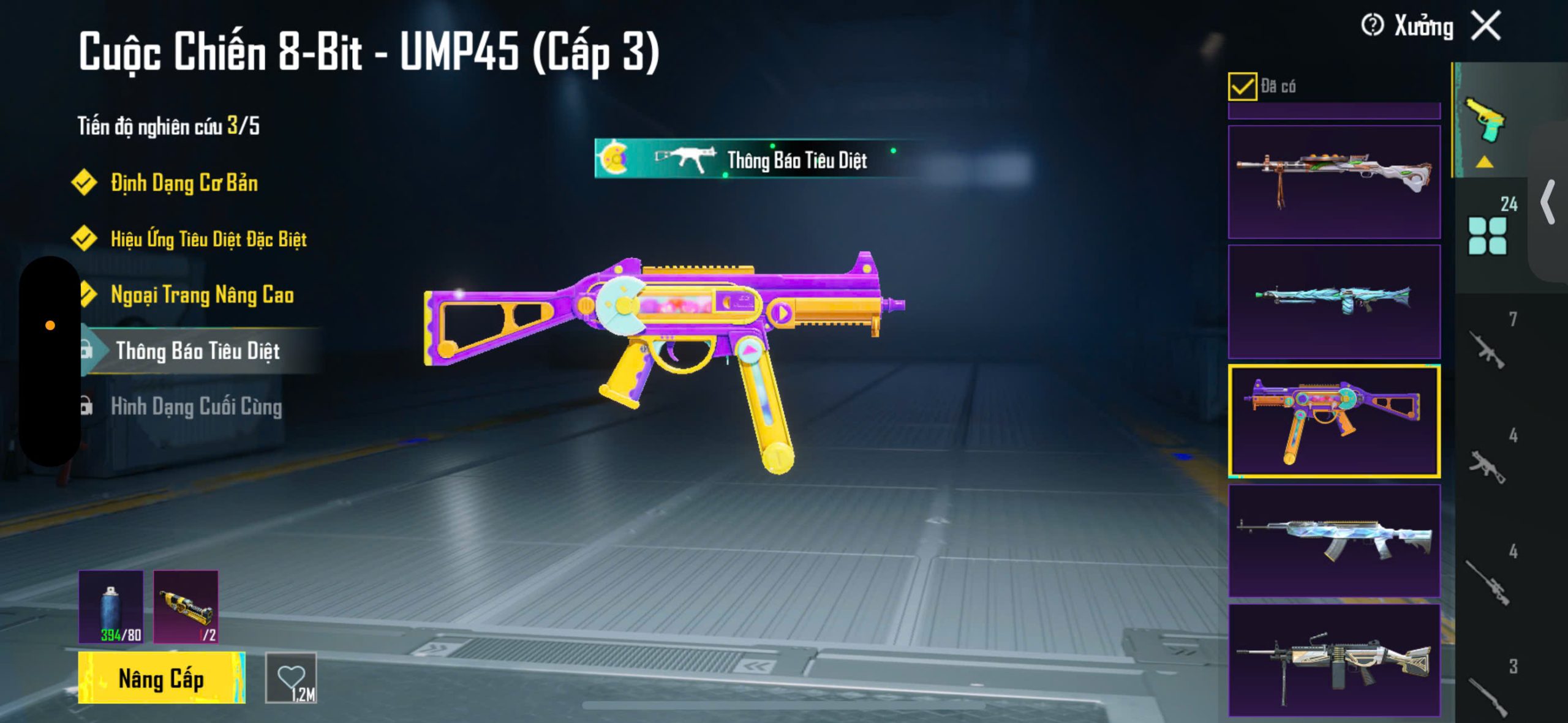
Task: Select the yellow weapon material slot
Action: click(x=186, y=607)
